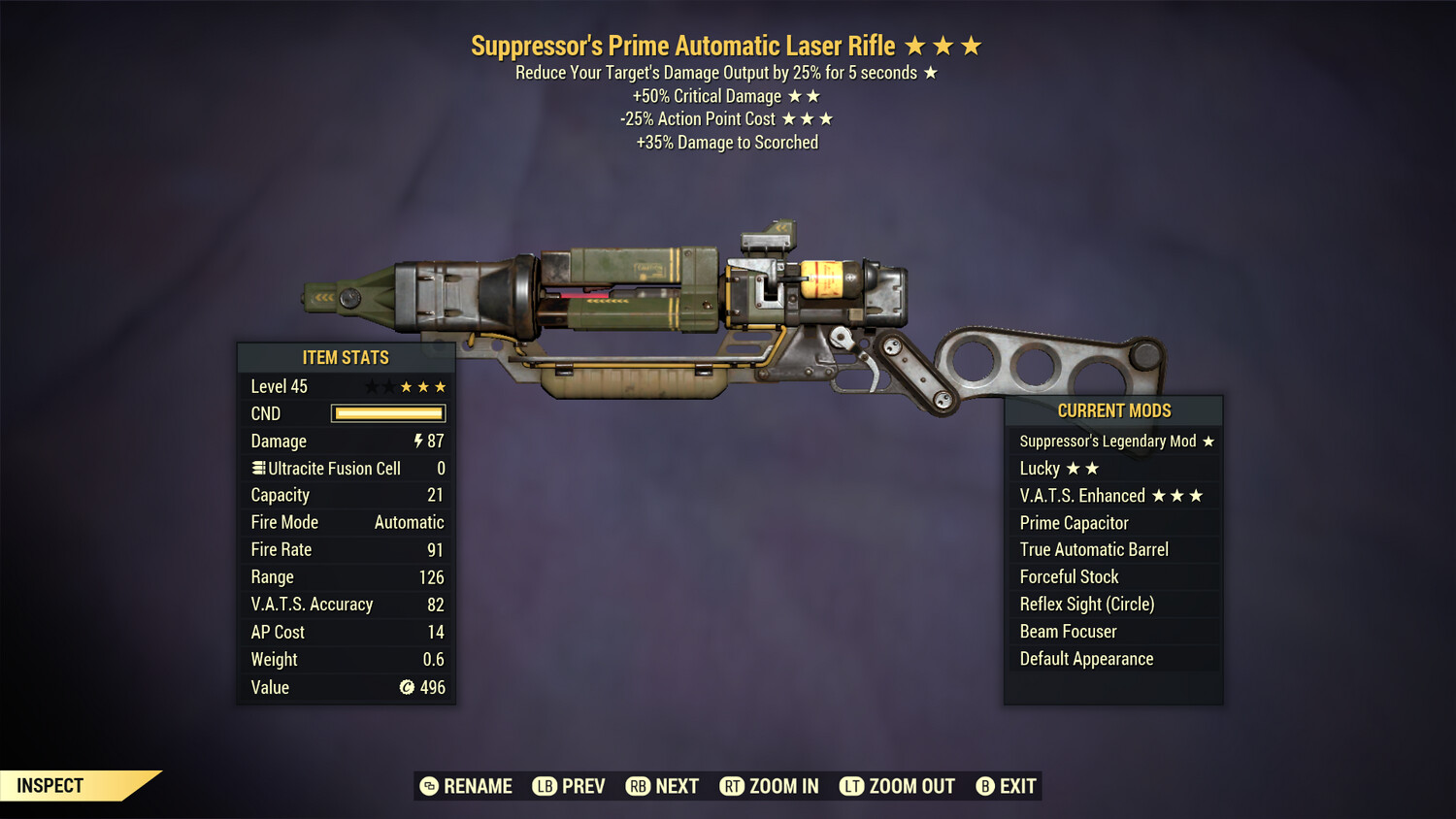The width and height of the screenshot is (1456, 819).
Task: Click the INSPECT banner label
Action: (x=50, y=786)
